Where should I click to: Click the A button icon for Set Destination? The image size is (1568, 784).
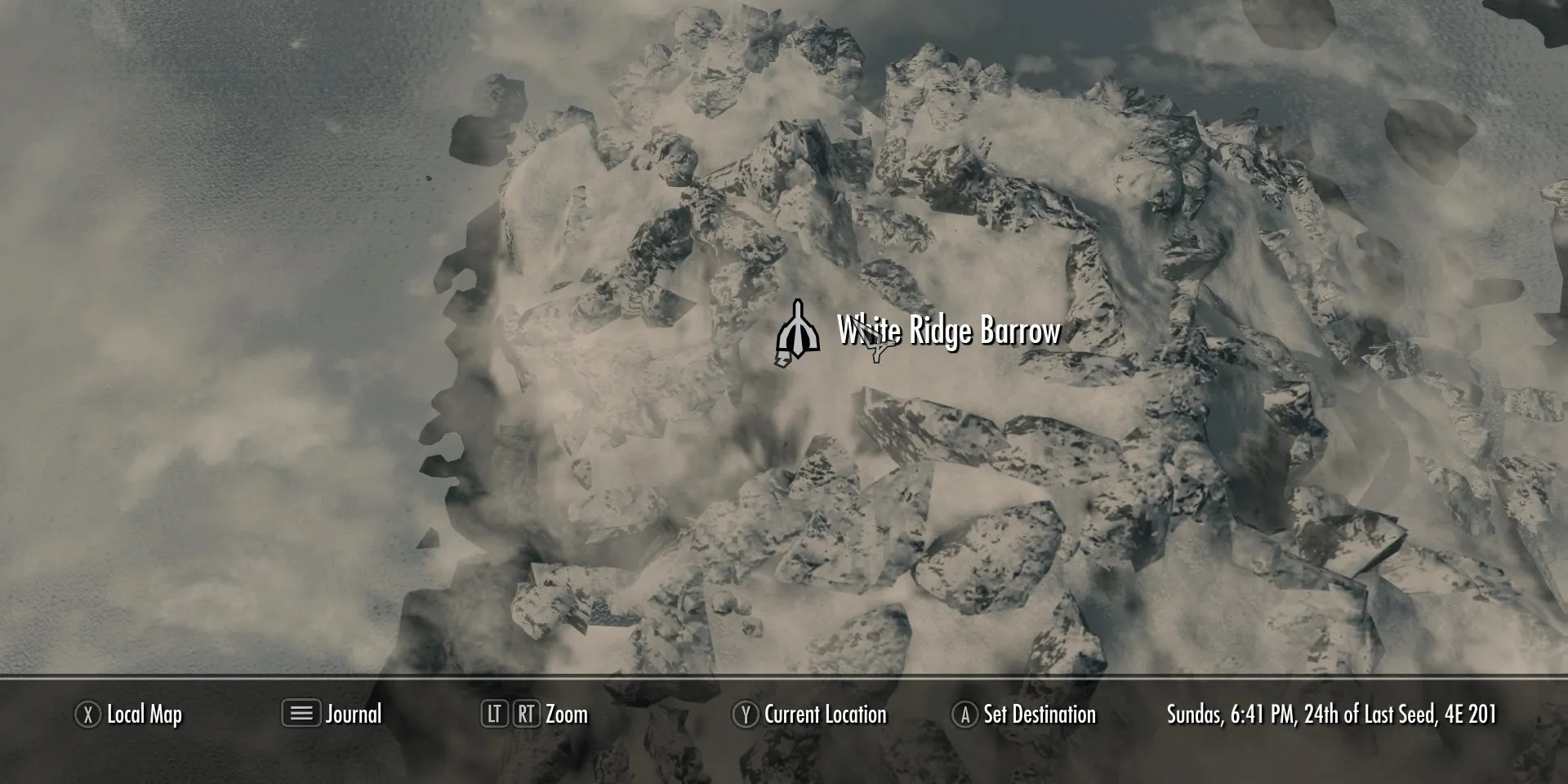(x=966, y=715)
